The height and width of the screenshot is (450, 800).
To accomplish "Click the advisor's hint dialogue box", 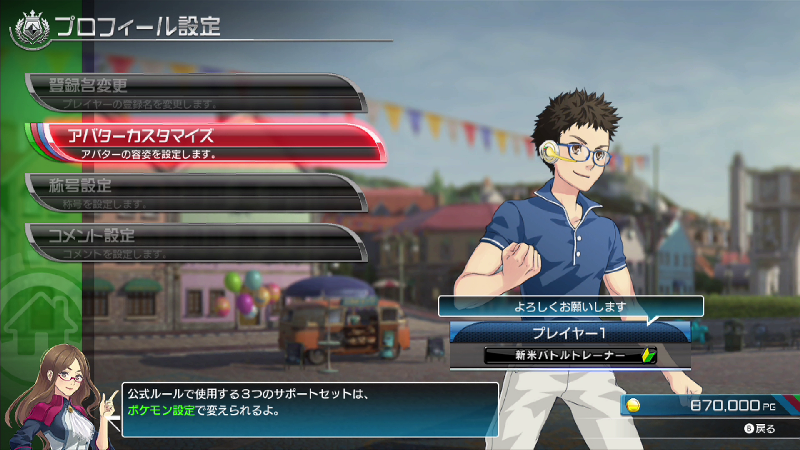I will tap(308, 409).
